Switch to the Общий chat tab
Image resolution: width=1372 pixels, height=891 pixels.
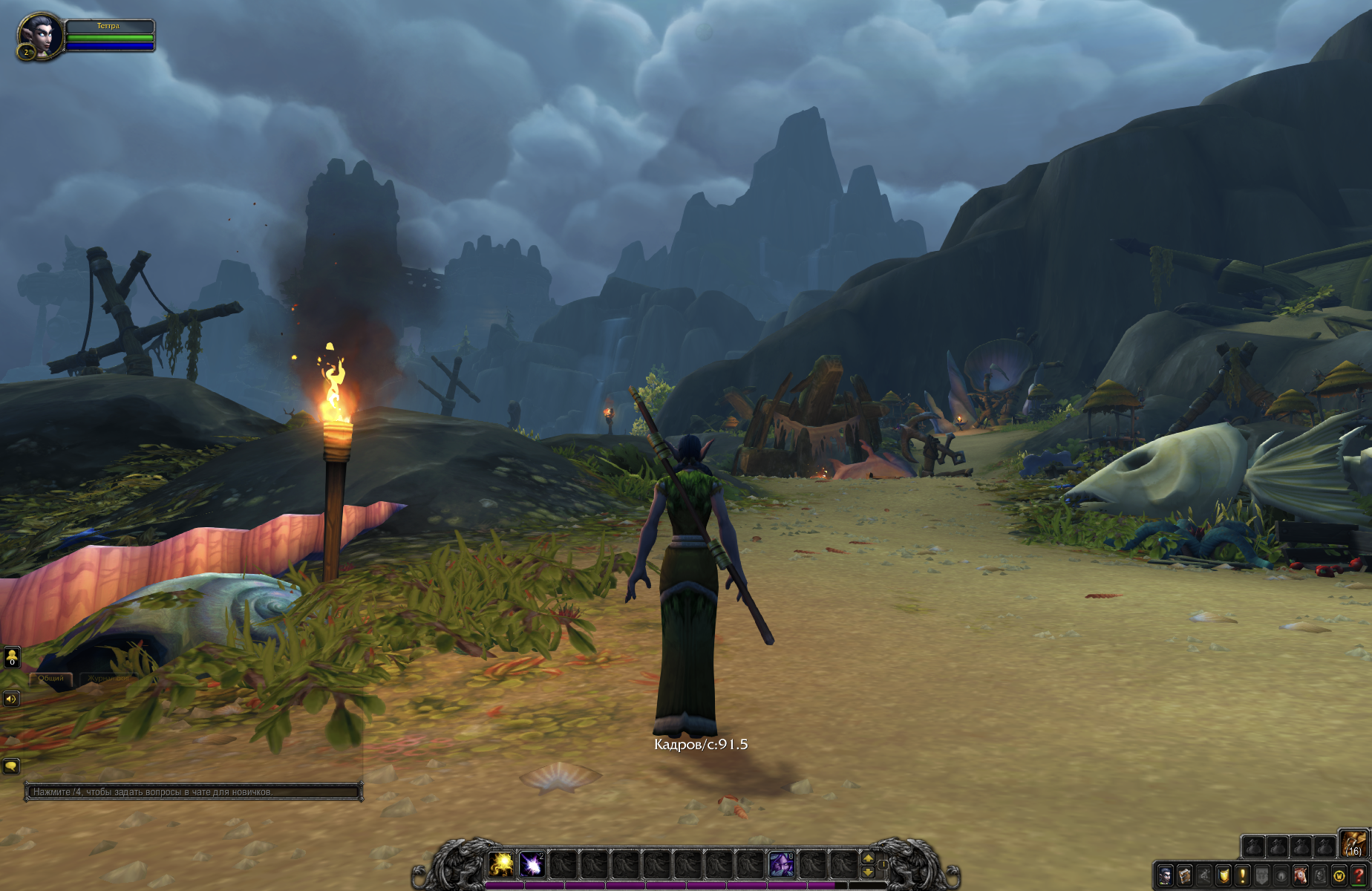click(x=51, y=679)
